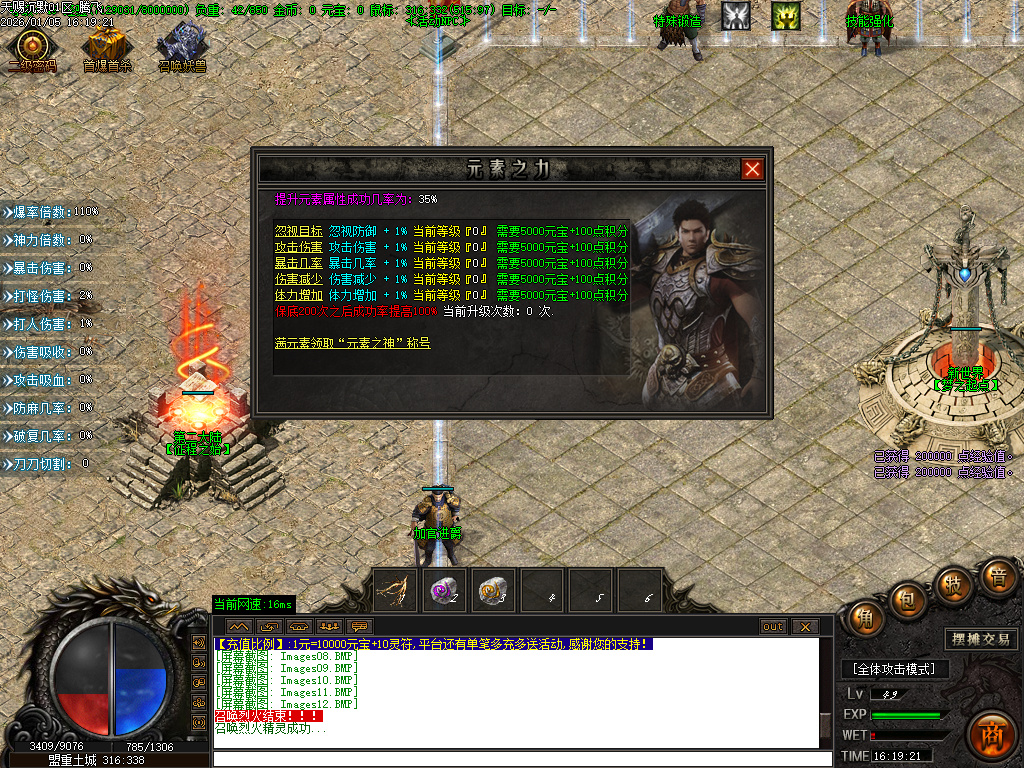The height and width of the screenshot is (768, 1024).
Task: Upgrade the 体力增加 element attribute
Action: click(299, 295)
